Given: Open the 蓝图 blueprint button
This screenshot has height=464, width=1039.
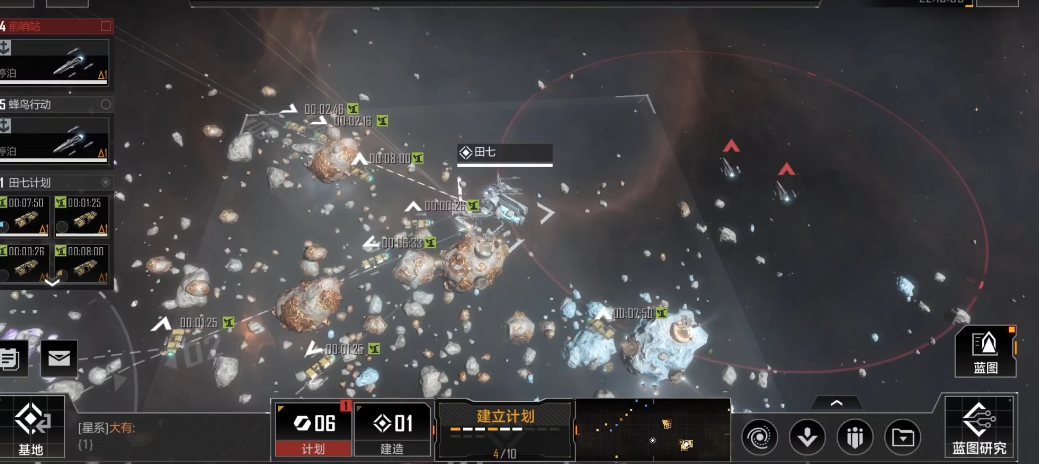Looking at the screenshot, I should (985, 351).
